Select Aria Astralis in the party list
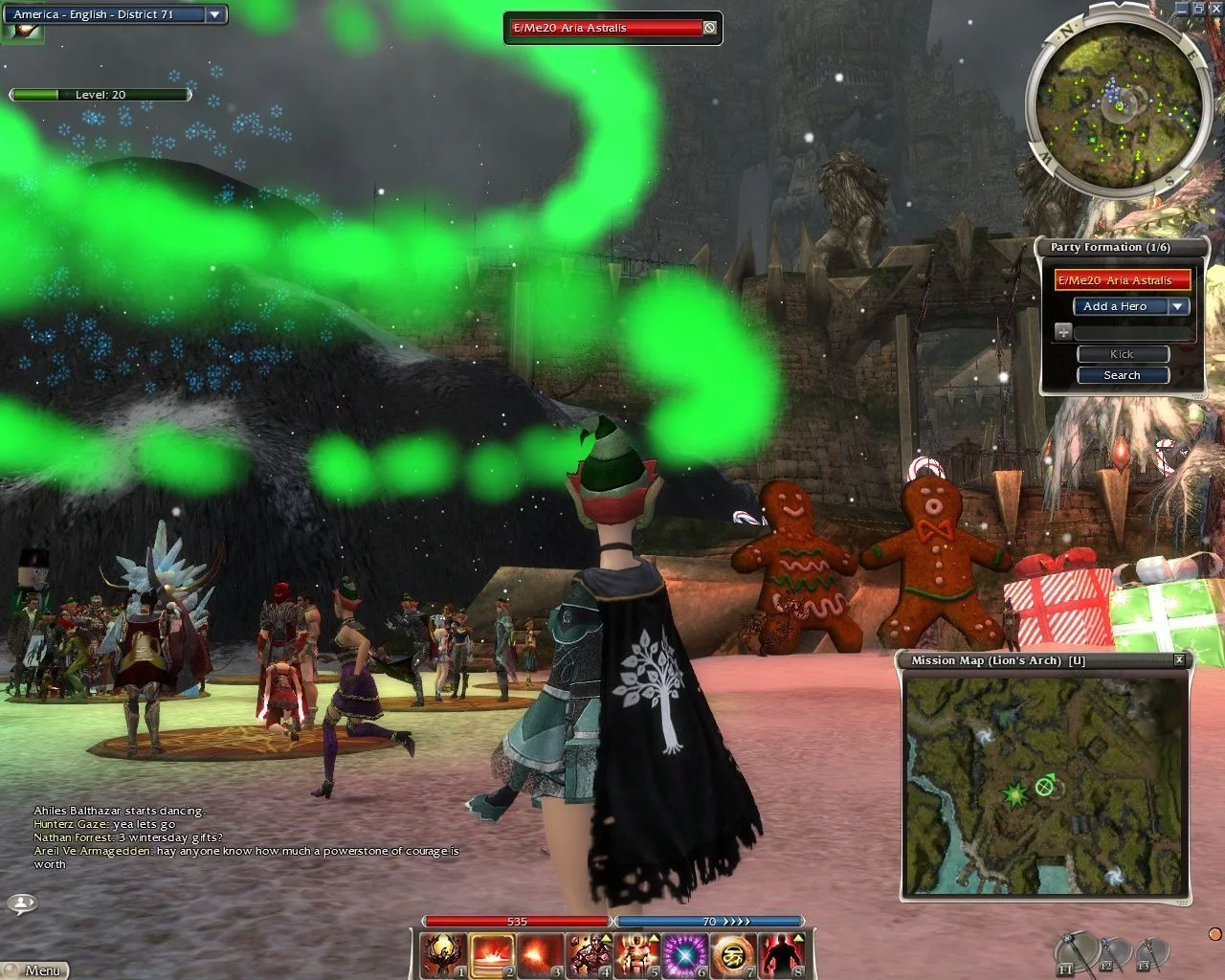 (x=1123, y=280)
